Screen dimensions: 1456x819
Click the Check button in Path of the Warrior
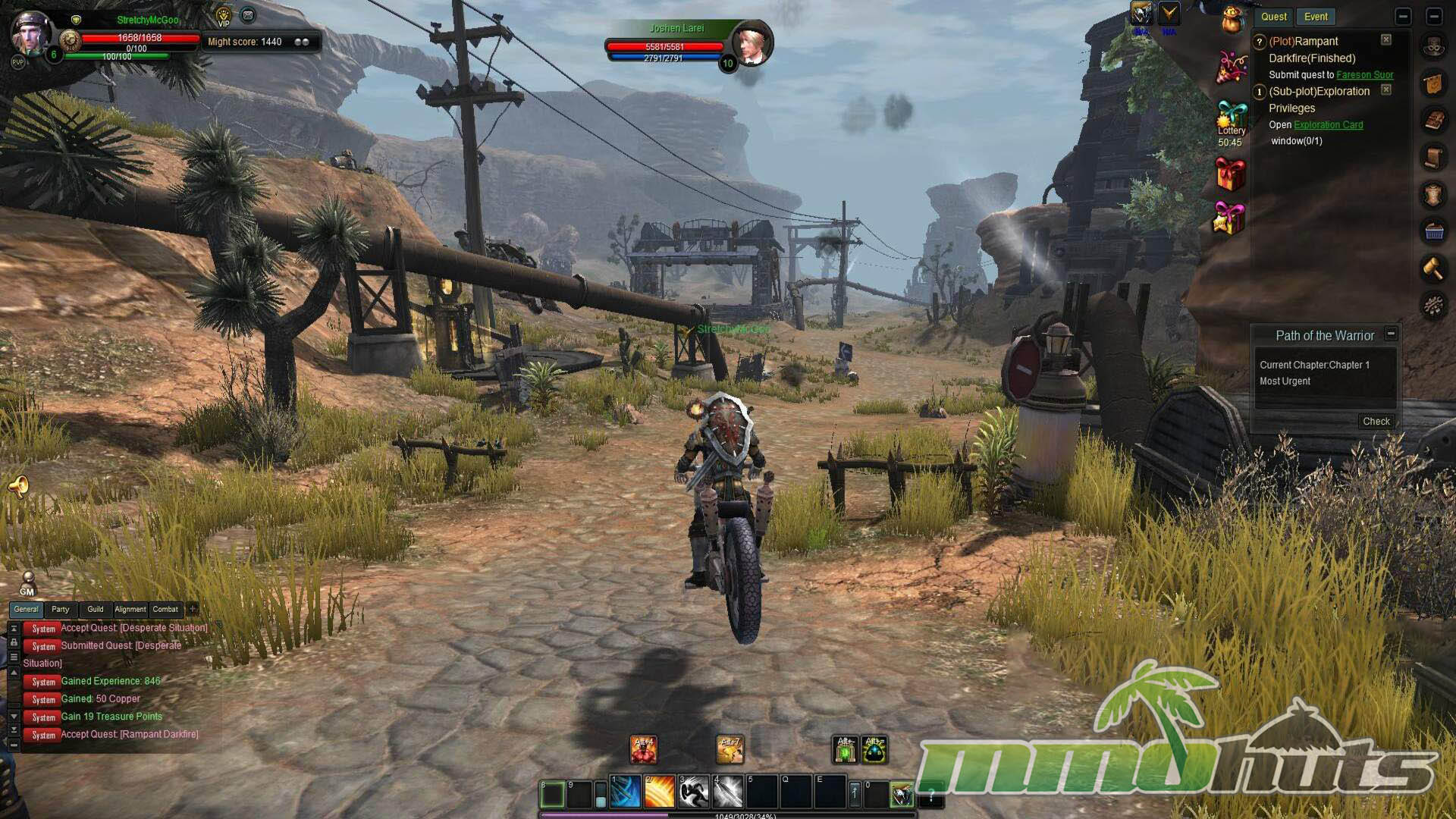click(1376, 422)
